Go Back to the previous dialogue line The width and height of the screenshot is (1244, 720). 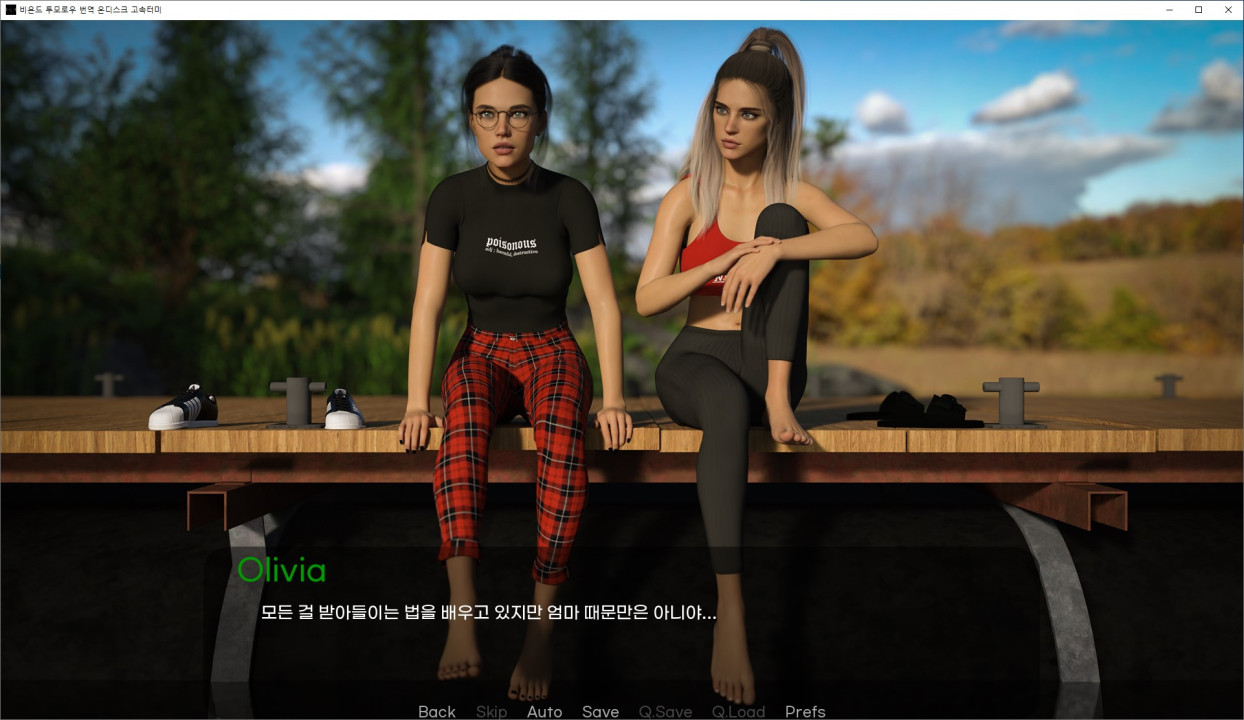click(436, 711)
